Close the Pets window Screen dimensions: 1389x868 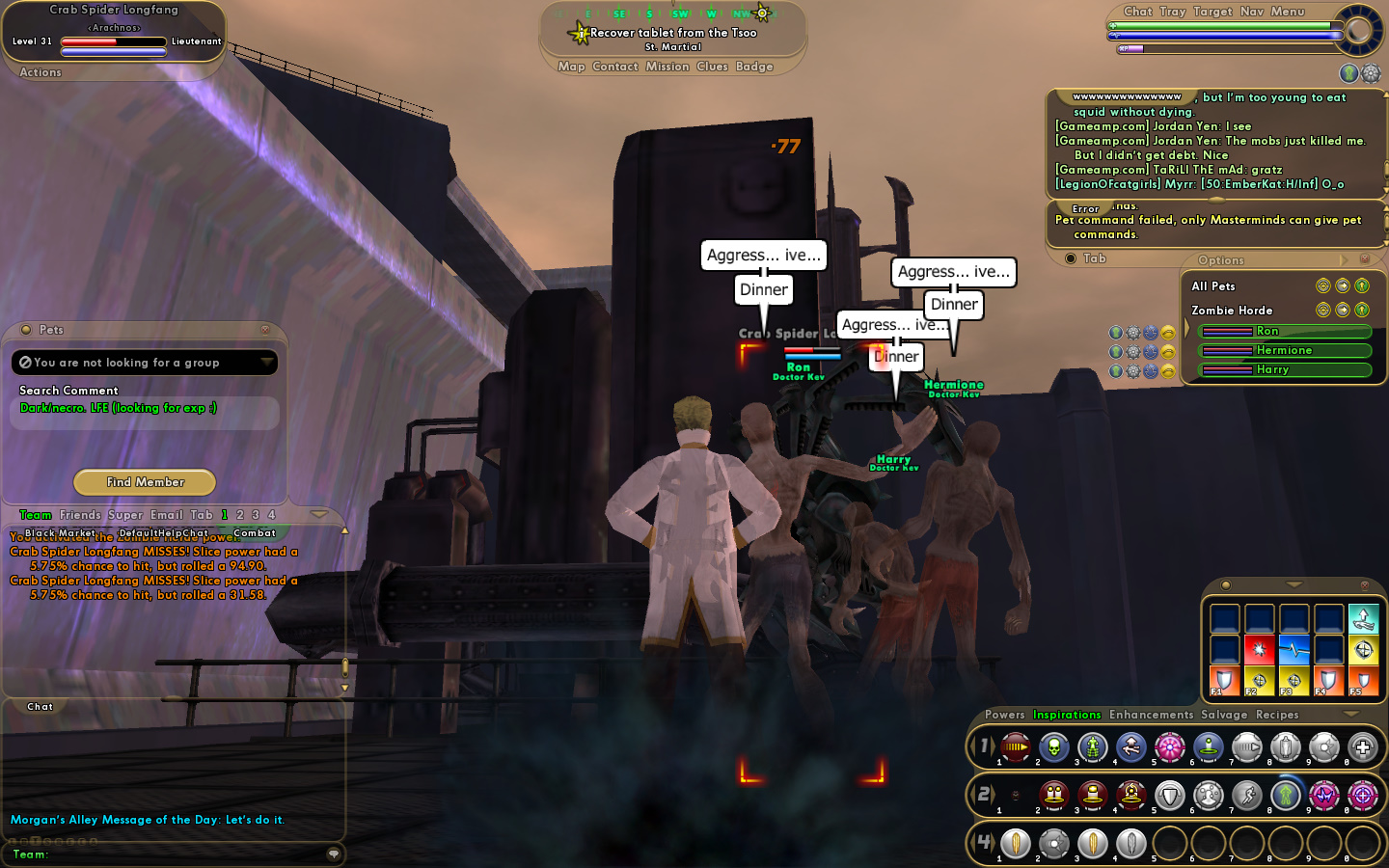pyautogui.click(x=265, y=330)
